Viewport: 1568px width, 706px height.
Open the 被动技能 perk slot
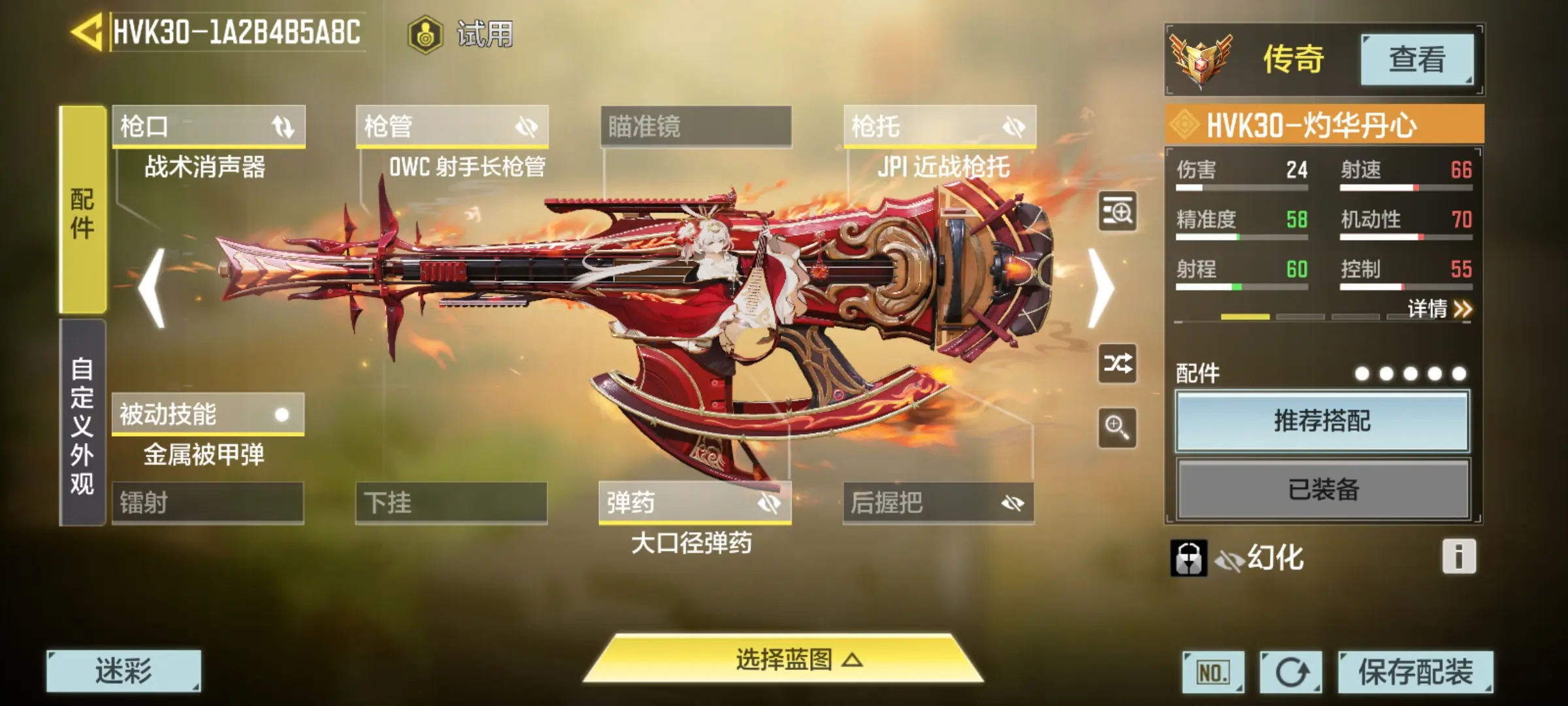click(x=208, y=414)
